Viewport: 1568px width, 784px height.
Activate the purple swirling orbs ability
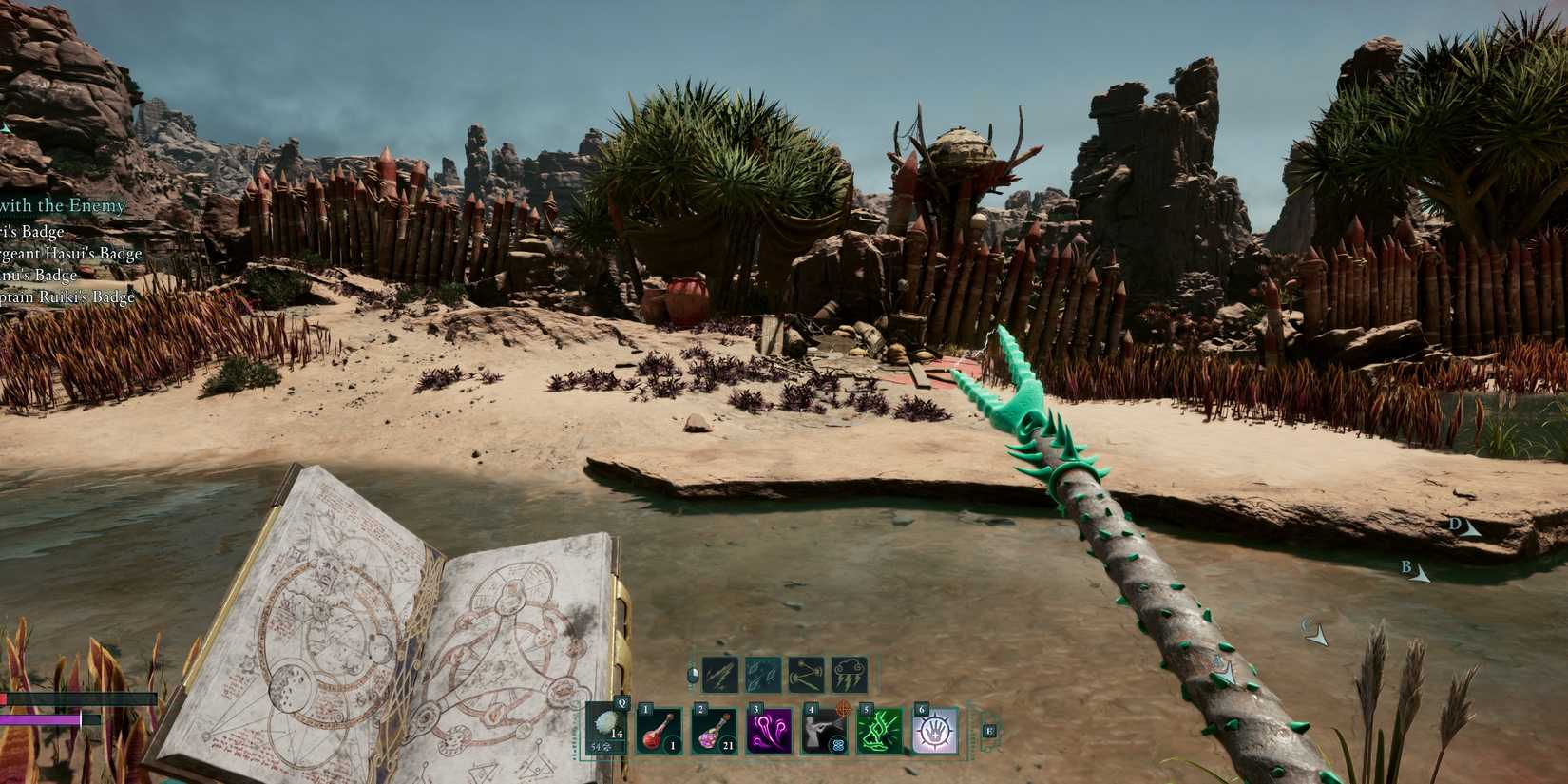[x=769, y=732]
